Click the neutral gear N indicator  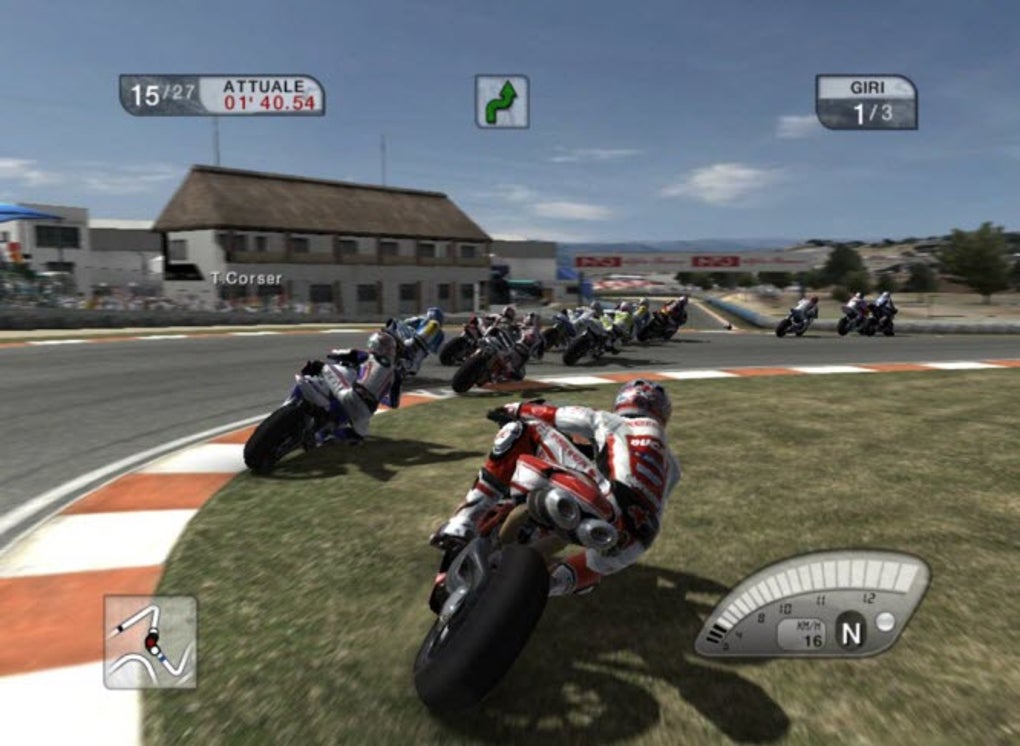[851, 632]
